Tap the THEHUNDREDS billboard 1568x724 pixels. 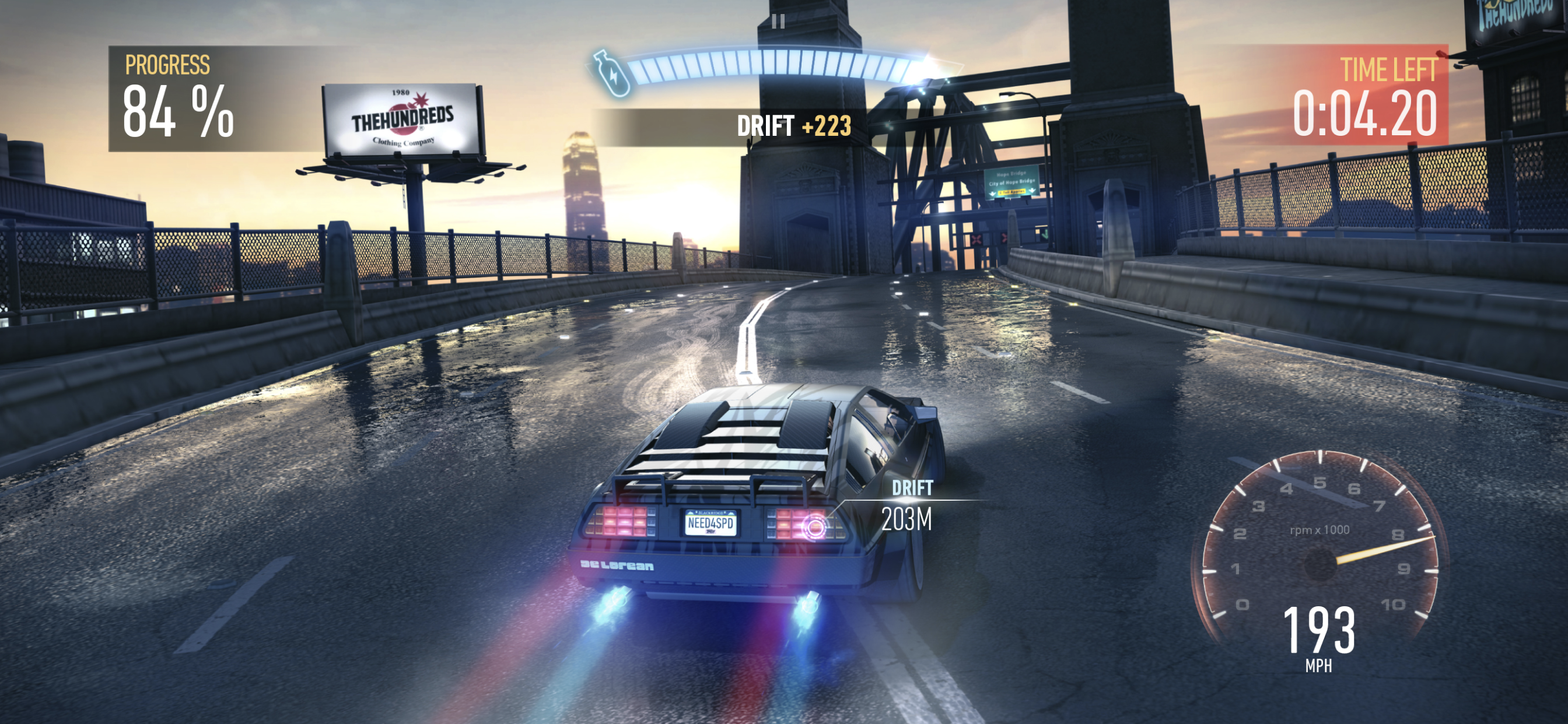(x=402, y=118)
